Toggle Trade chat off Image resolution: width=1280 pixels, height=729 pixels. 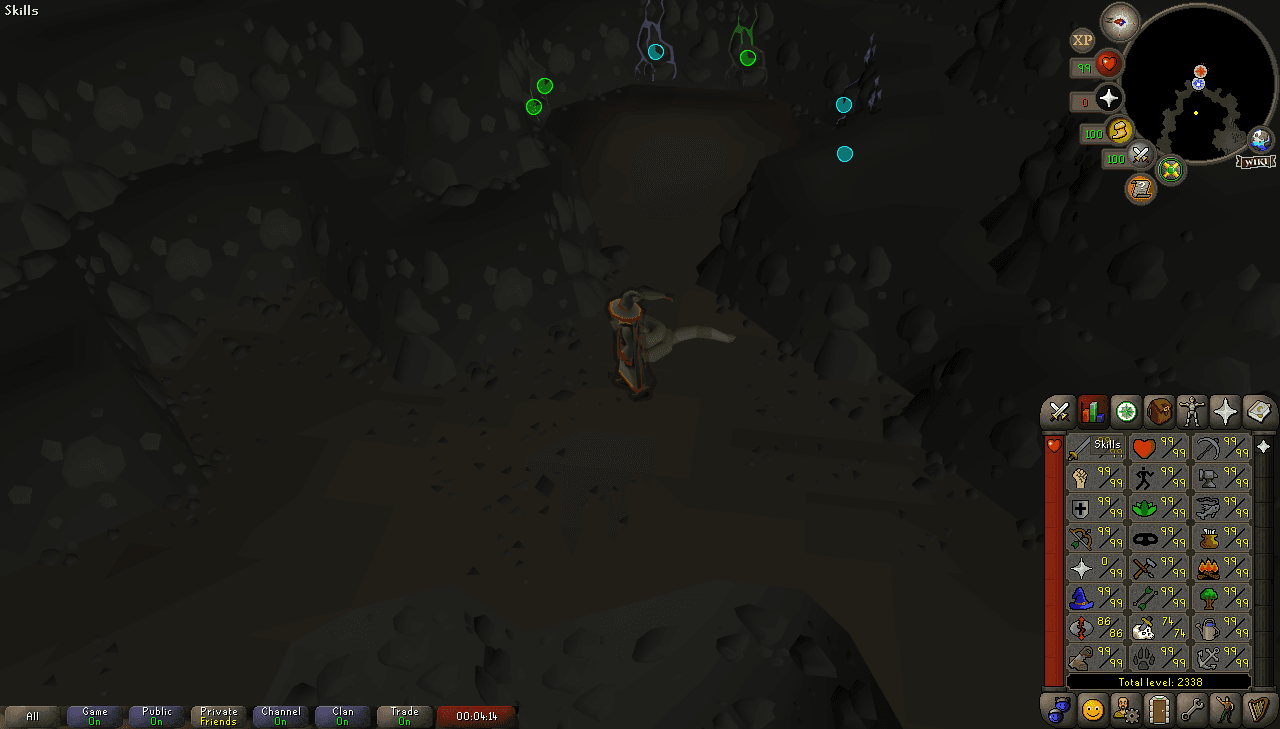pyautogui.click(x=404, y=715)
